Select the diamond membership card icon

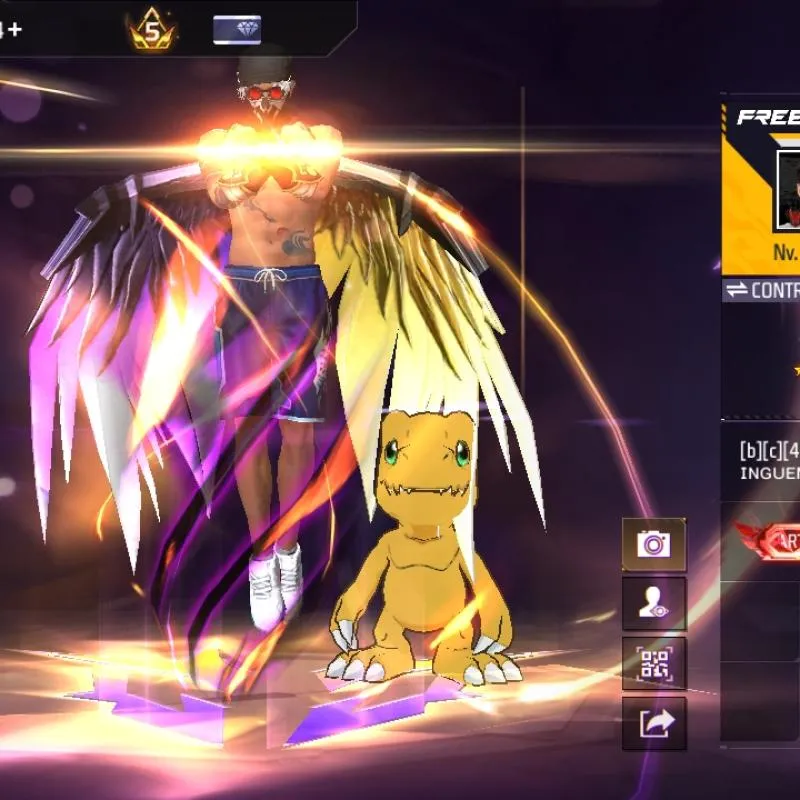pos(237,30)
